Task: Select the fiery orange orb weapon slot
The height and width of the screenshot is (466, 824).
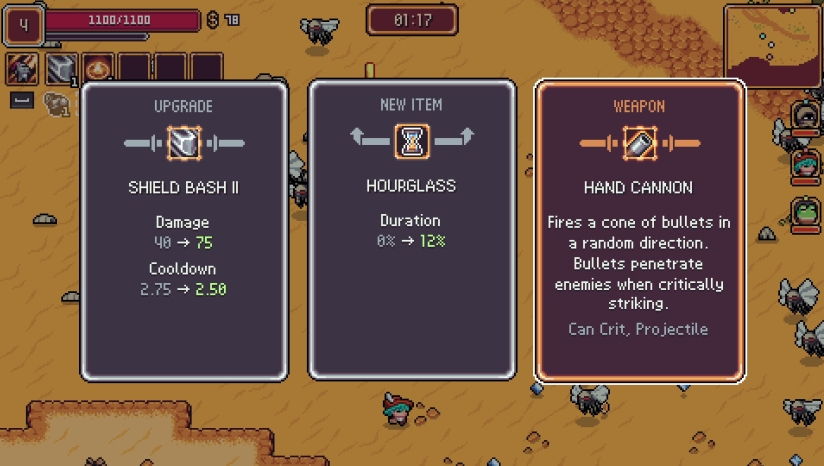Action: 98,68
